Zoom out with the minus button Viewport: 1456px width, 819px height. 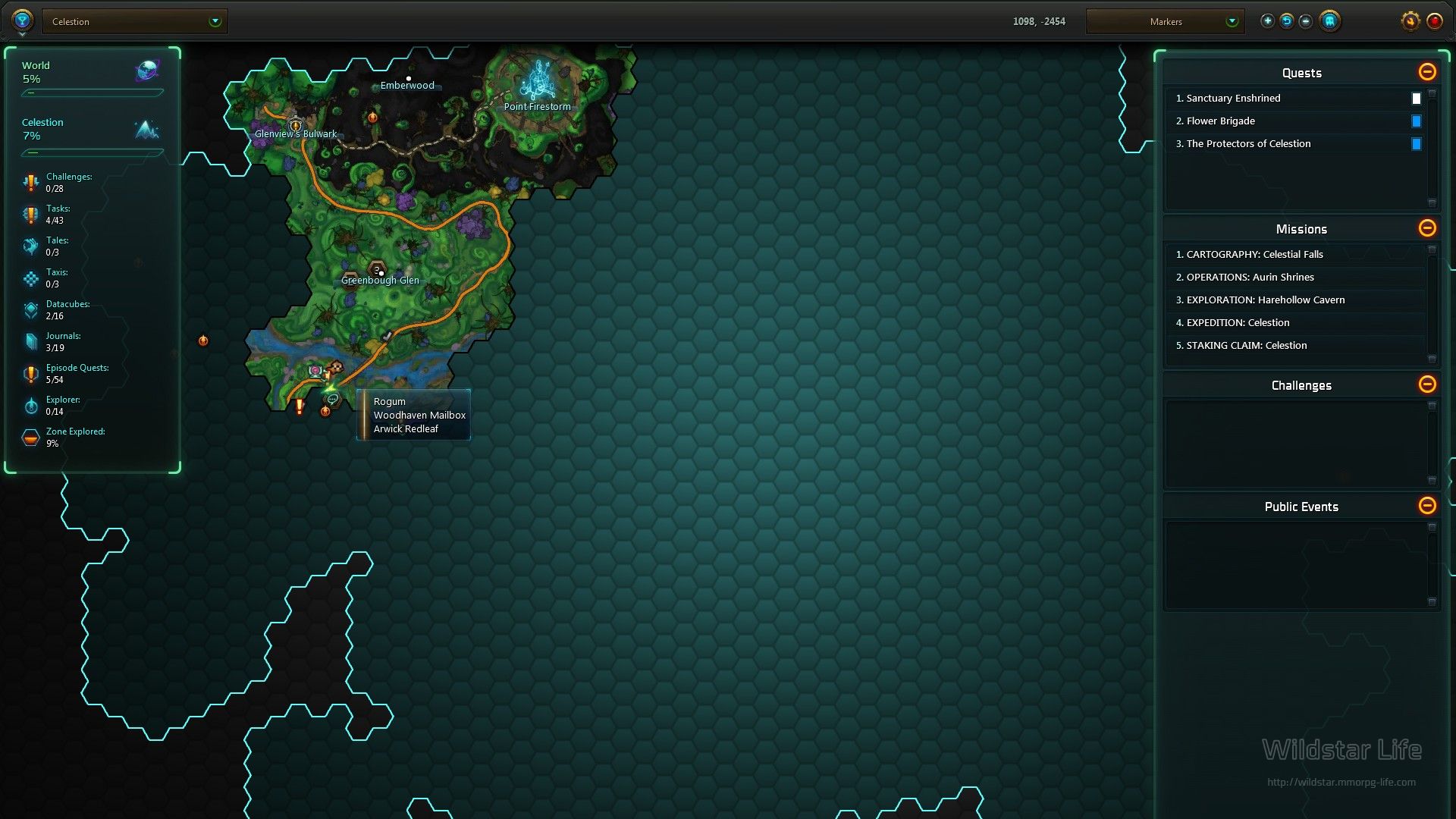[1305, 21]
